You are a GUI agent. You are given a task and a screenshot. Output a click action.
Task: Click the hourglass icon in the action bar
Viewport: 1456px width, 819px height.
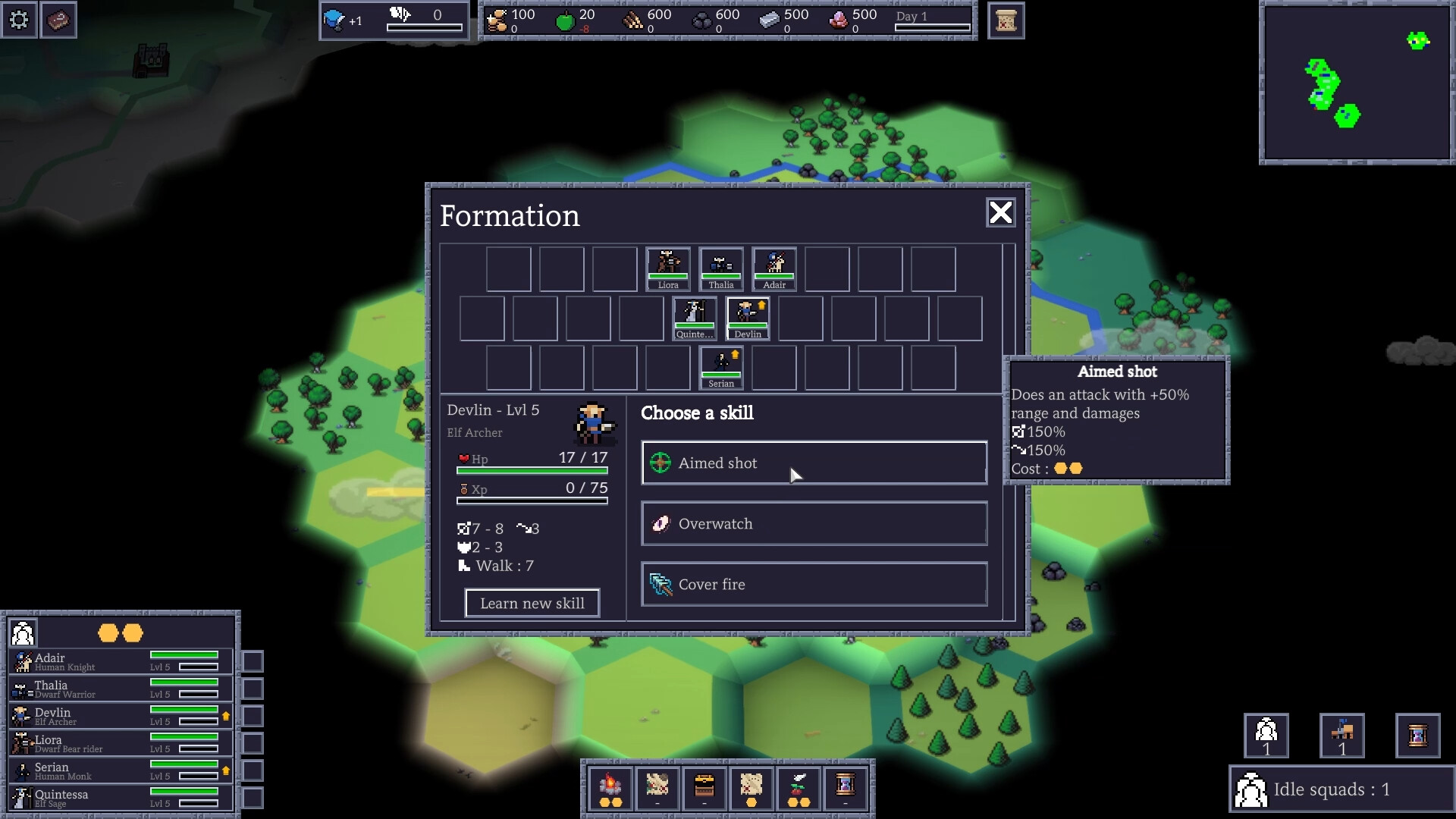click(846, 789)
